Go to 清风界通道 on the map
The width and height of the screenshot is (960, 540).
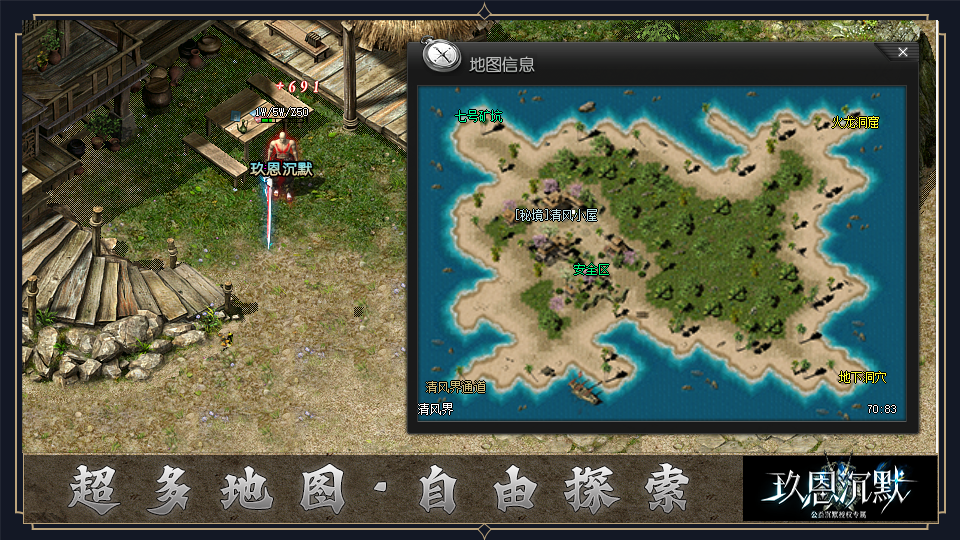(x=455, y=387)
